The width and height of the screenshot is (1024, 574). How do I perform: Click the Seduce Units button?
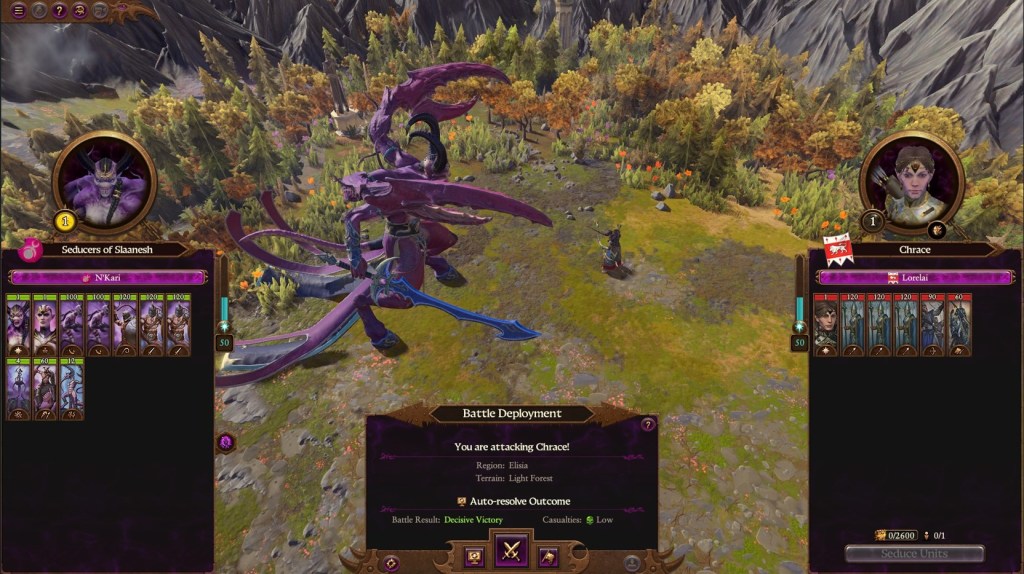pos(914,554)
